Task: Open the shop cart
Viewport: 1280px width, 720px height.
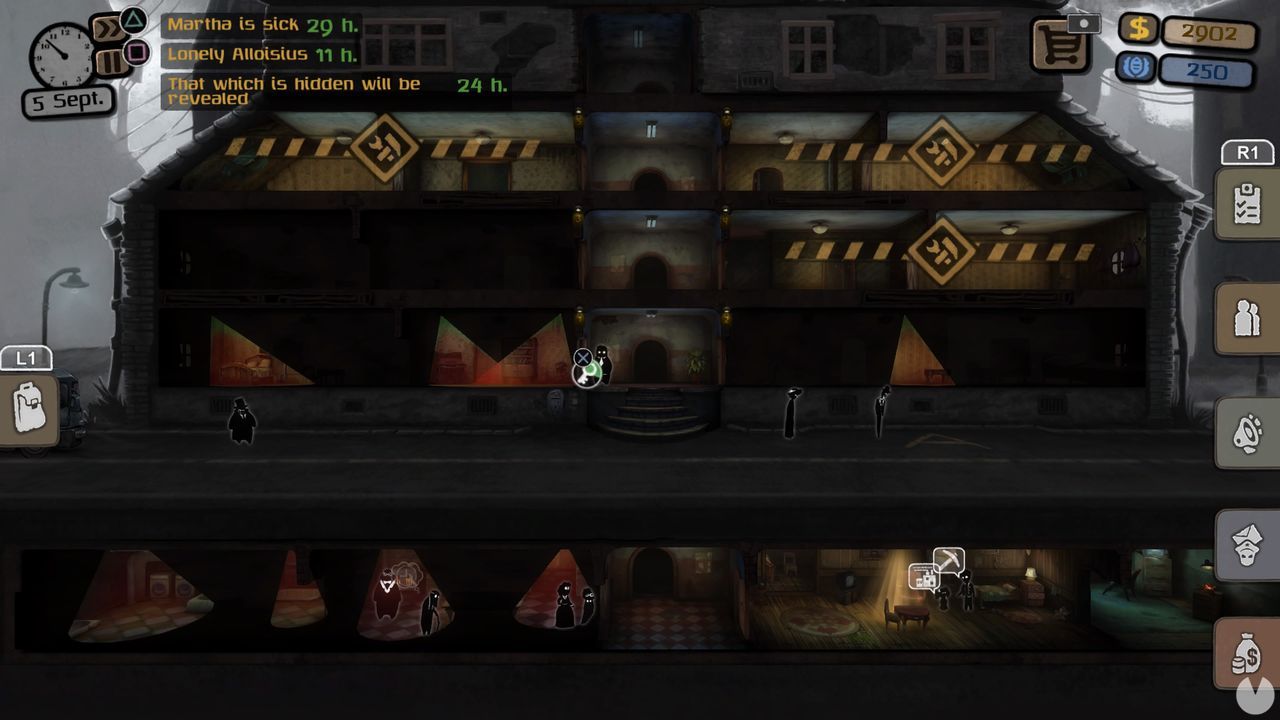Action: point(1062,45)
